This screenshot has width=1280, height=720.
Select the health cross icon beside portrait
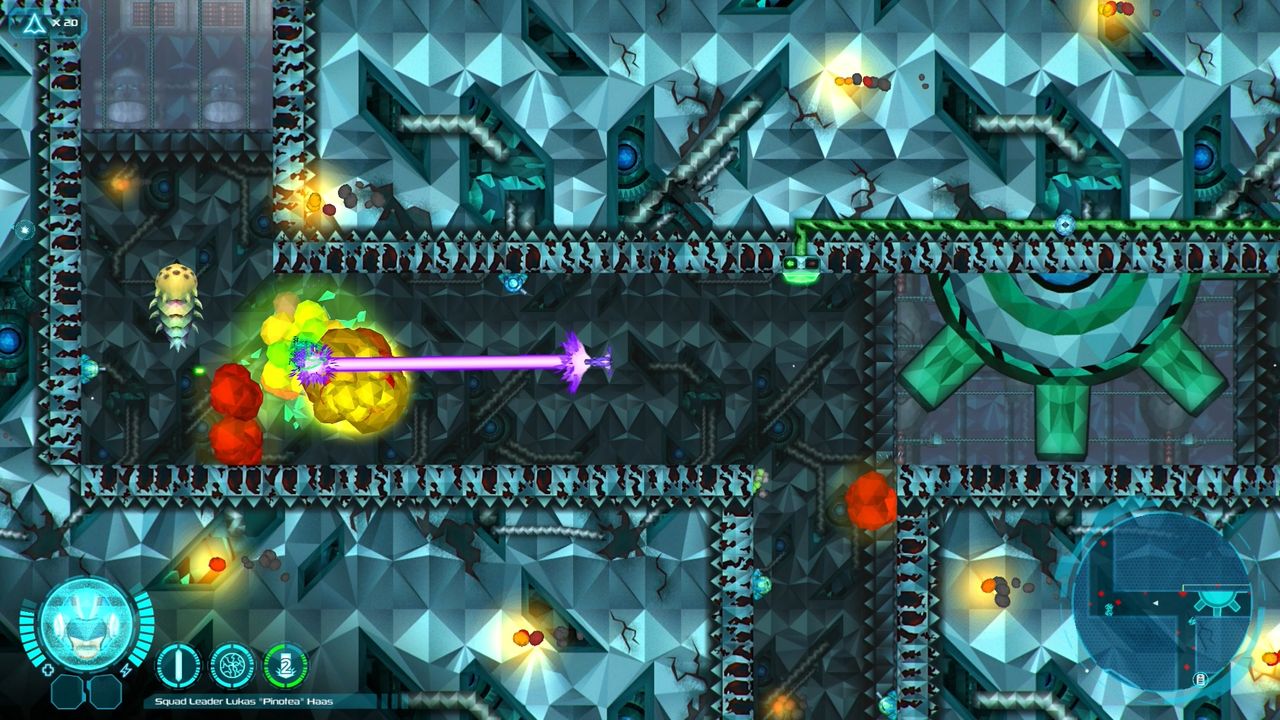pyautogui.click(x=48, y=669)
